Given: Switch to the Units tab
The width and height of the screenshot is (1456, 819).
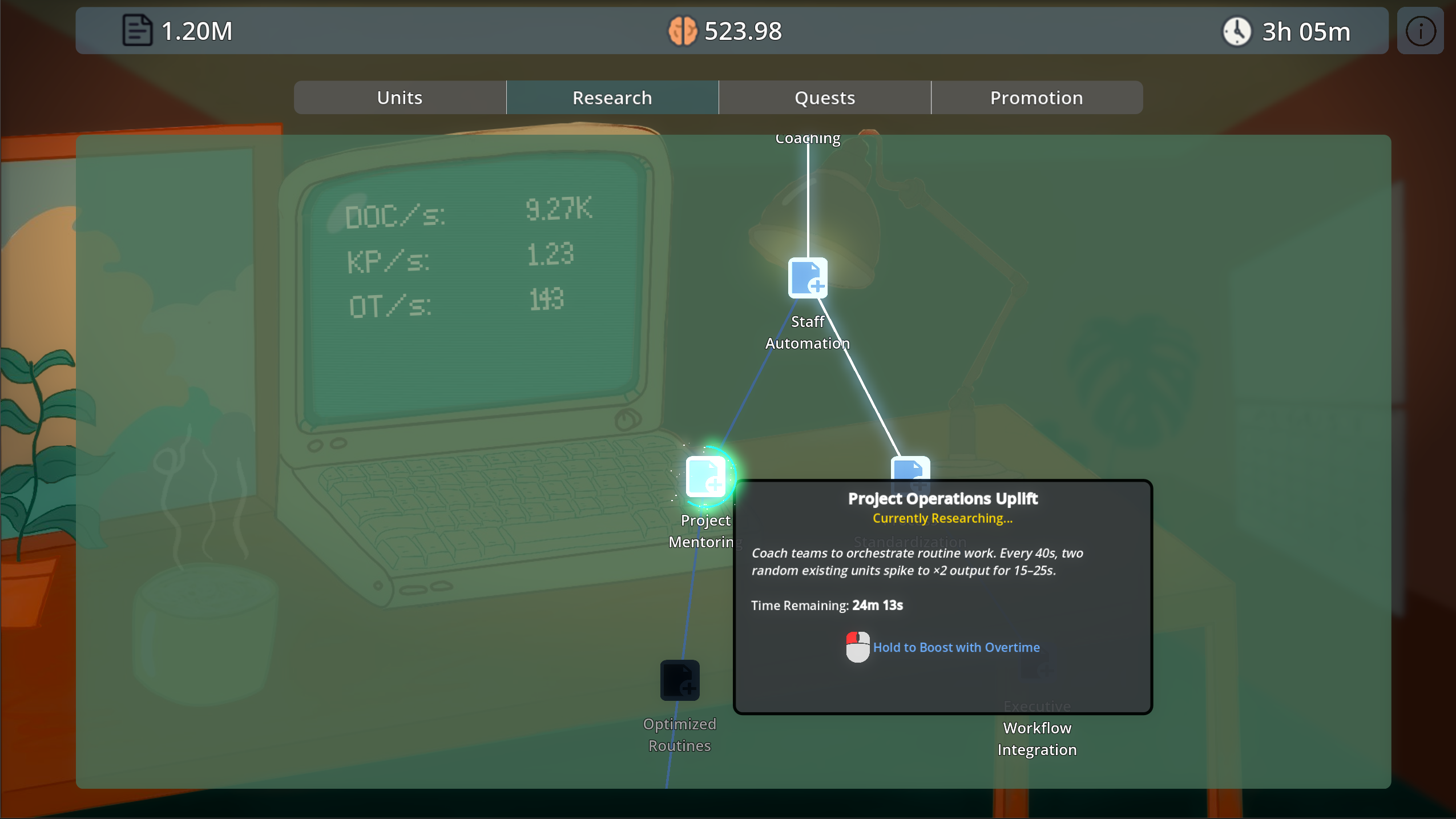Looking at the screenshot, I should [398, 97].
